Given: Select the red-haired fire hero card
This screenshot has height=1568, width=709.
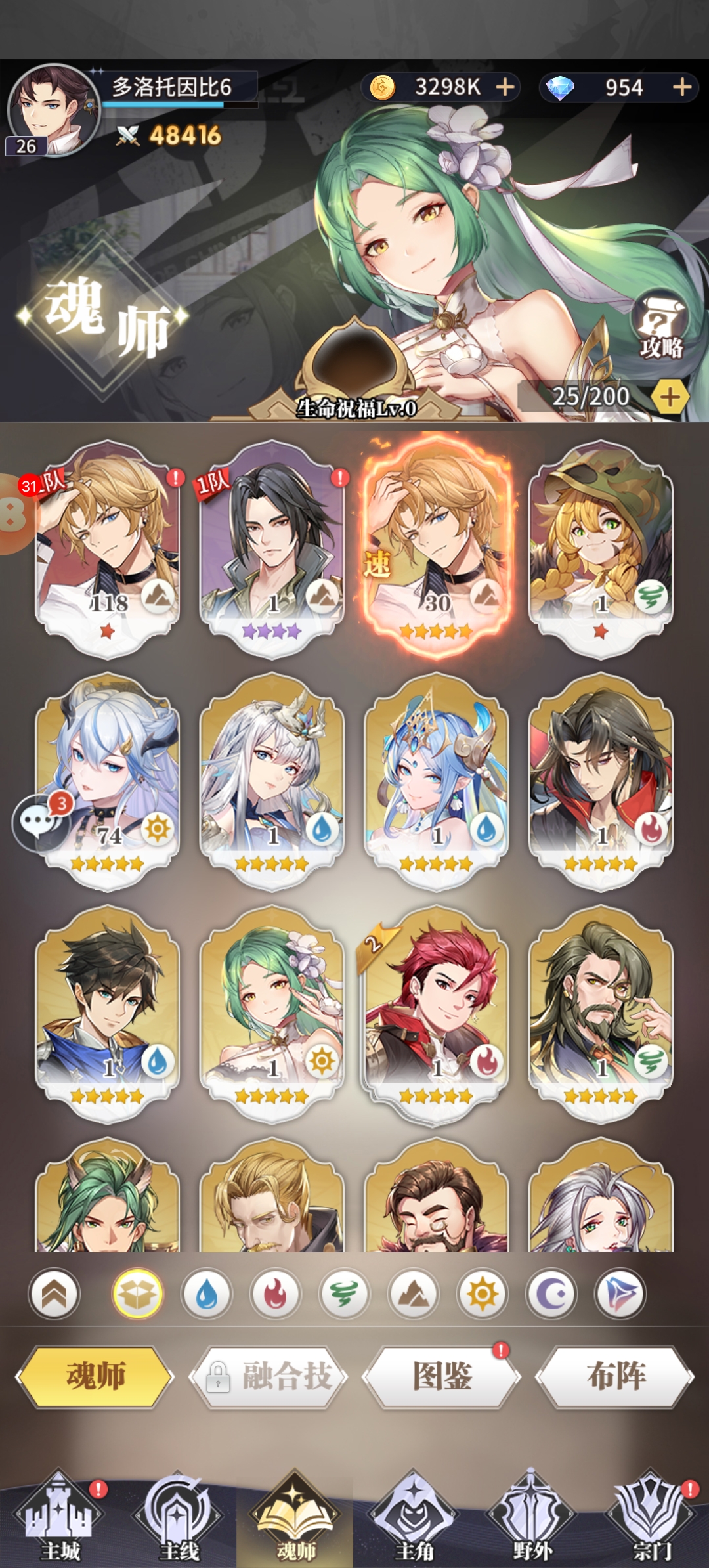Looking at the screenshot, I should tap(437, 1013).
